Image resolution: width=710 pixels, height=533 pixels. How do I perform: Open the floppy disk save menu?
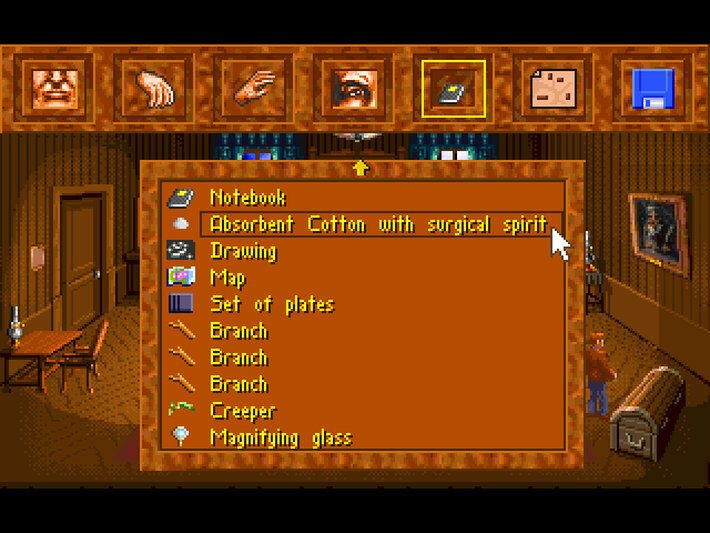point(653,88)
